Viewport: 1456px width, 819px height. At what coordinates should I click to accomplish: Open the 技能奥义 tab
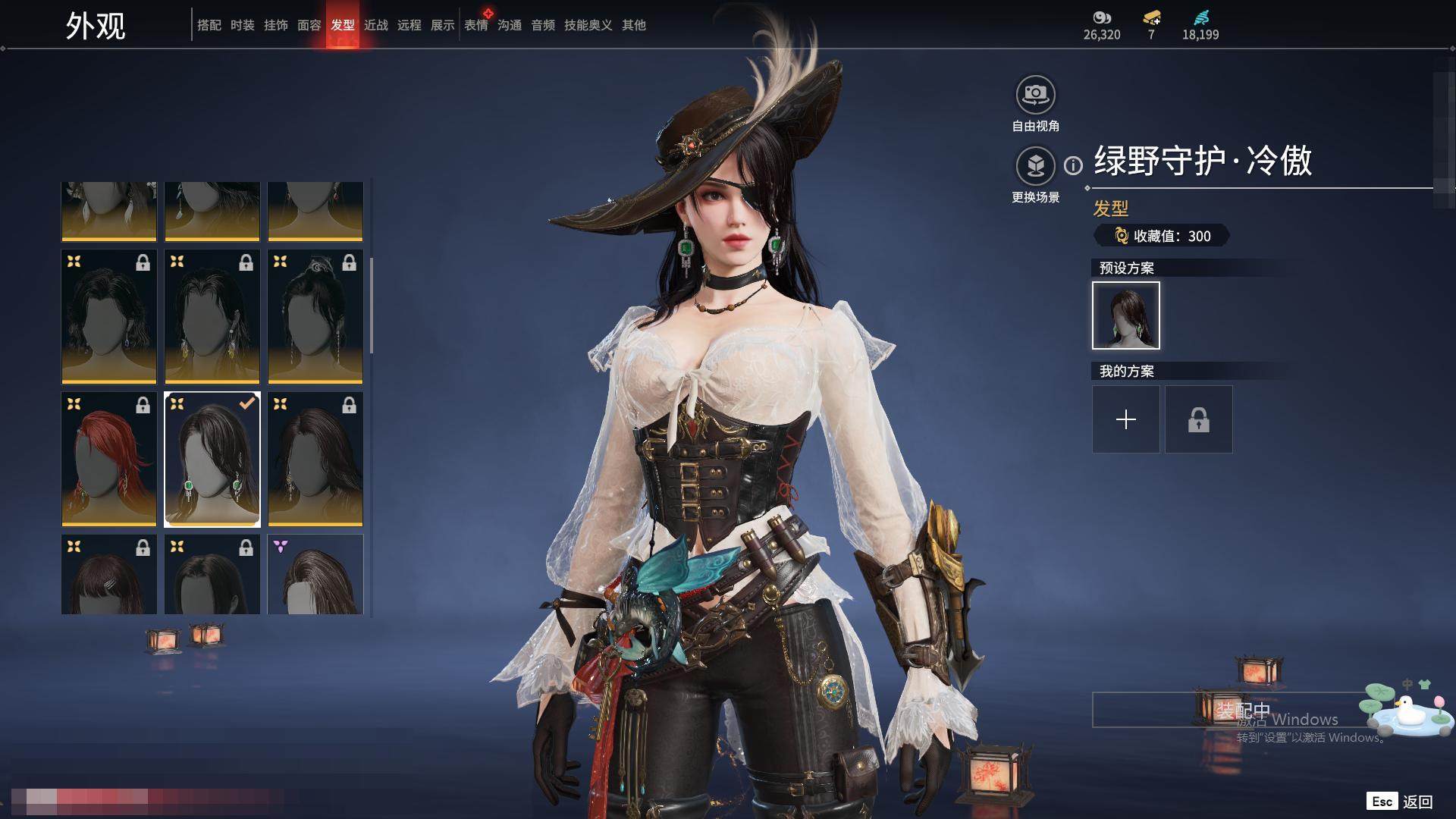point(588,25)
